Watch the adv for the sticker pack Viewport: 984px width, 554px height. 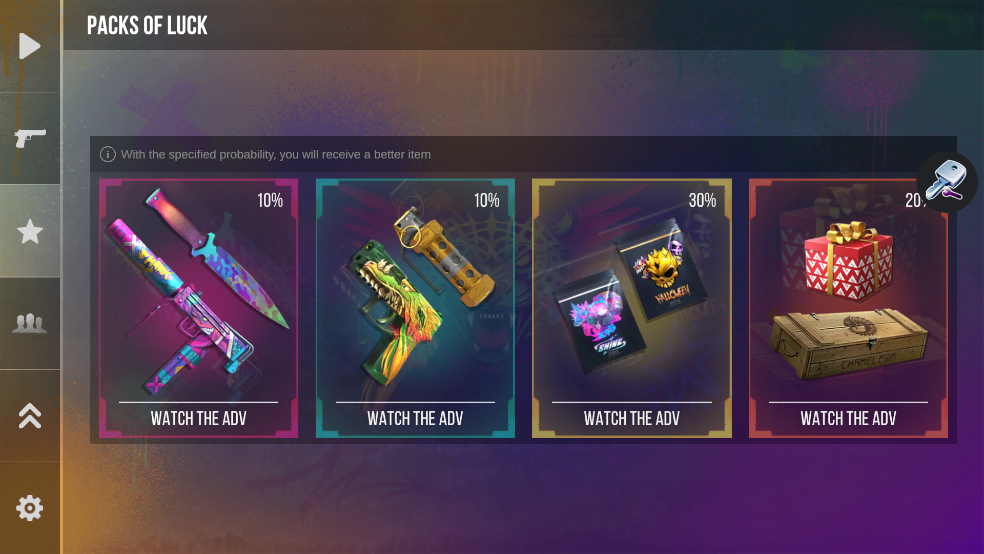(632, 418)
